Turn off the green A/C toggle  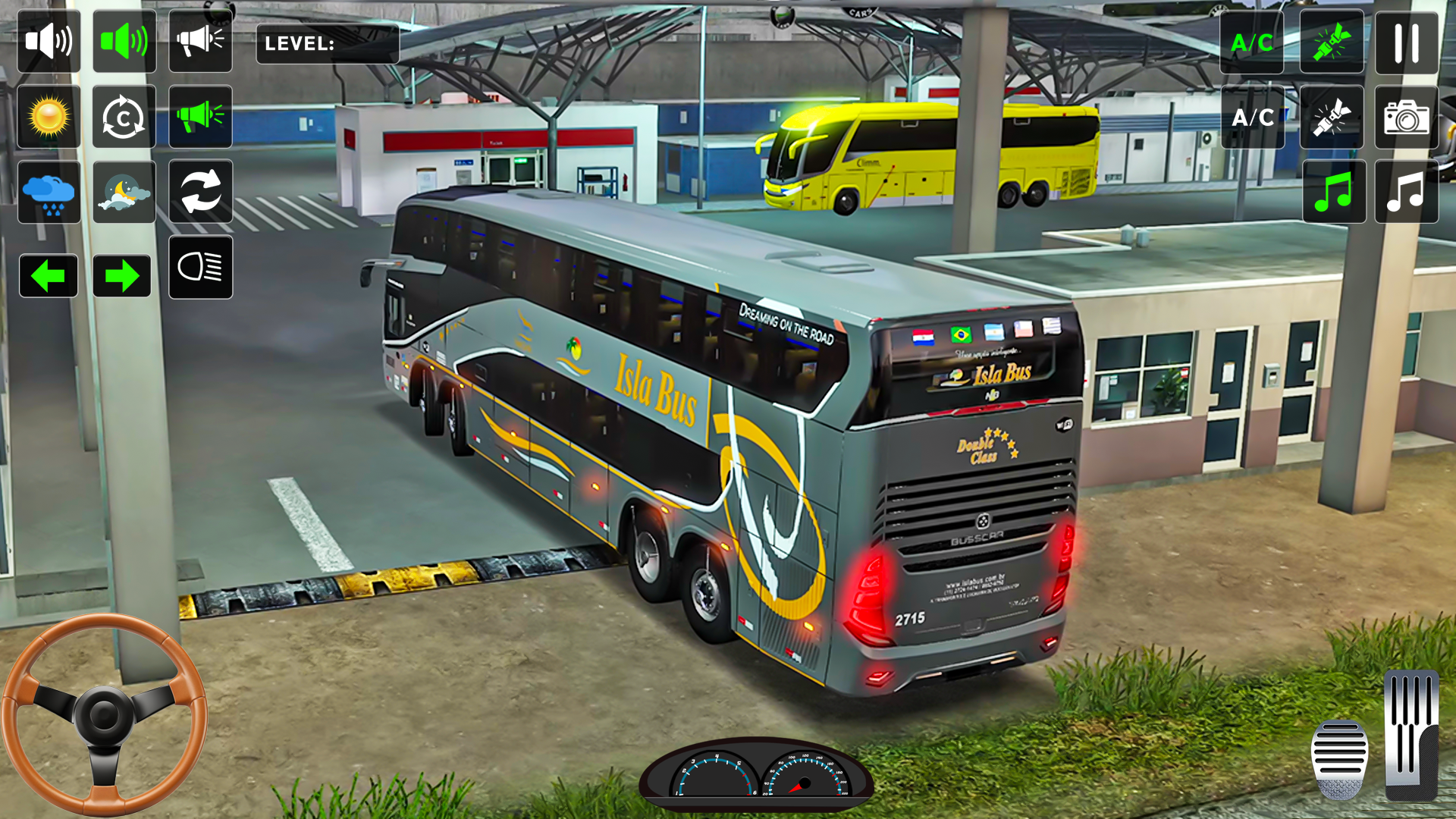(1251, 43)
